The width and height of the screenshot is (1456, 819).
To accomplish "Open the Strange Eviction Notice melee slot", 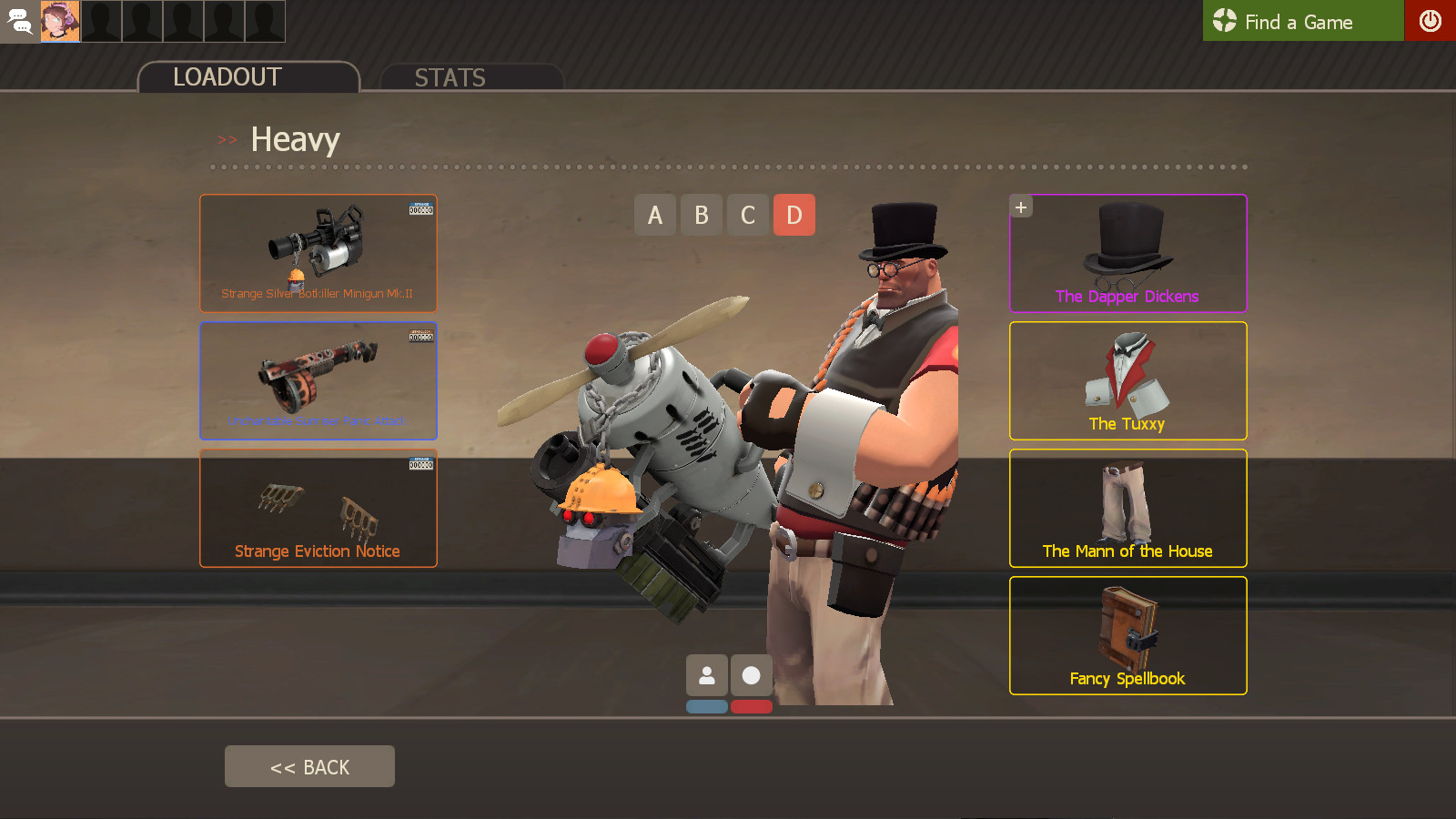I will (318, 508).
